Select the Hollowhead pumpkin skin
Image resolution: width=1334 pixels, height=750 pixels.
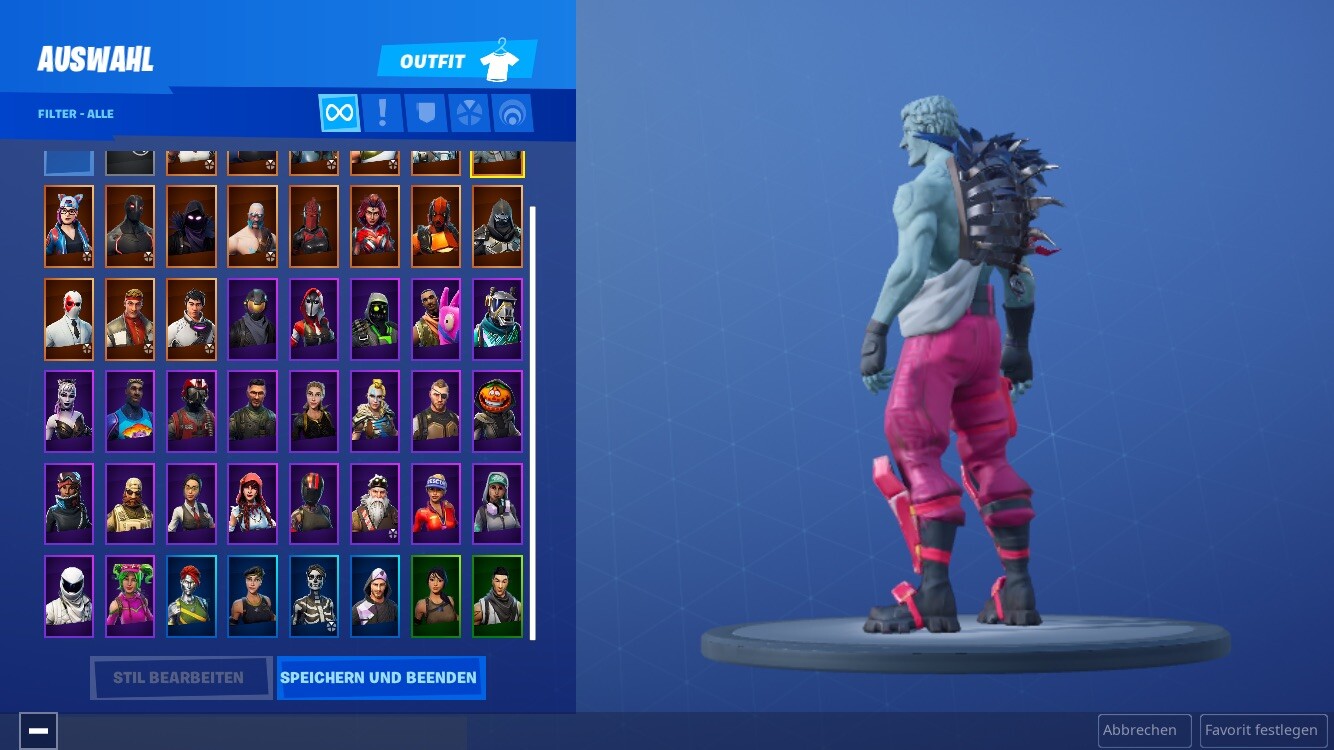coord(497,410)
